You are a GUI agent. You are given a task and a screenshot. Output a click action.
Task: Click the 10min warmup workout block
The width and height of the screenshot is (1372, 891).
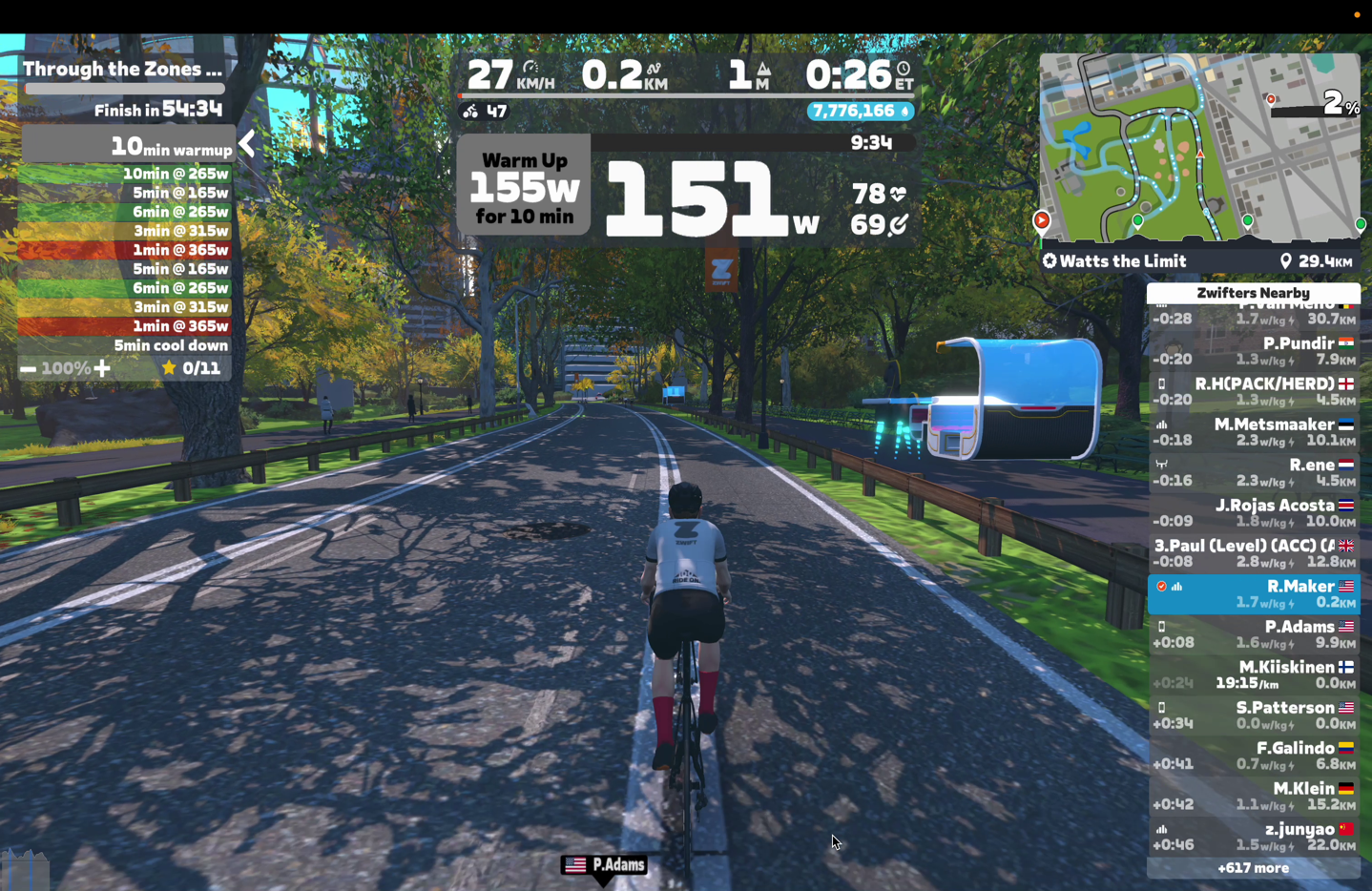(127, 146)
